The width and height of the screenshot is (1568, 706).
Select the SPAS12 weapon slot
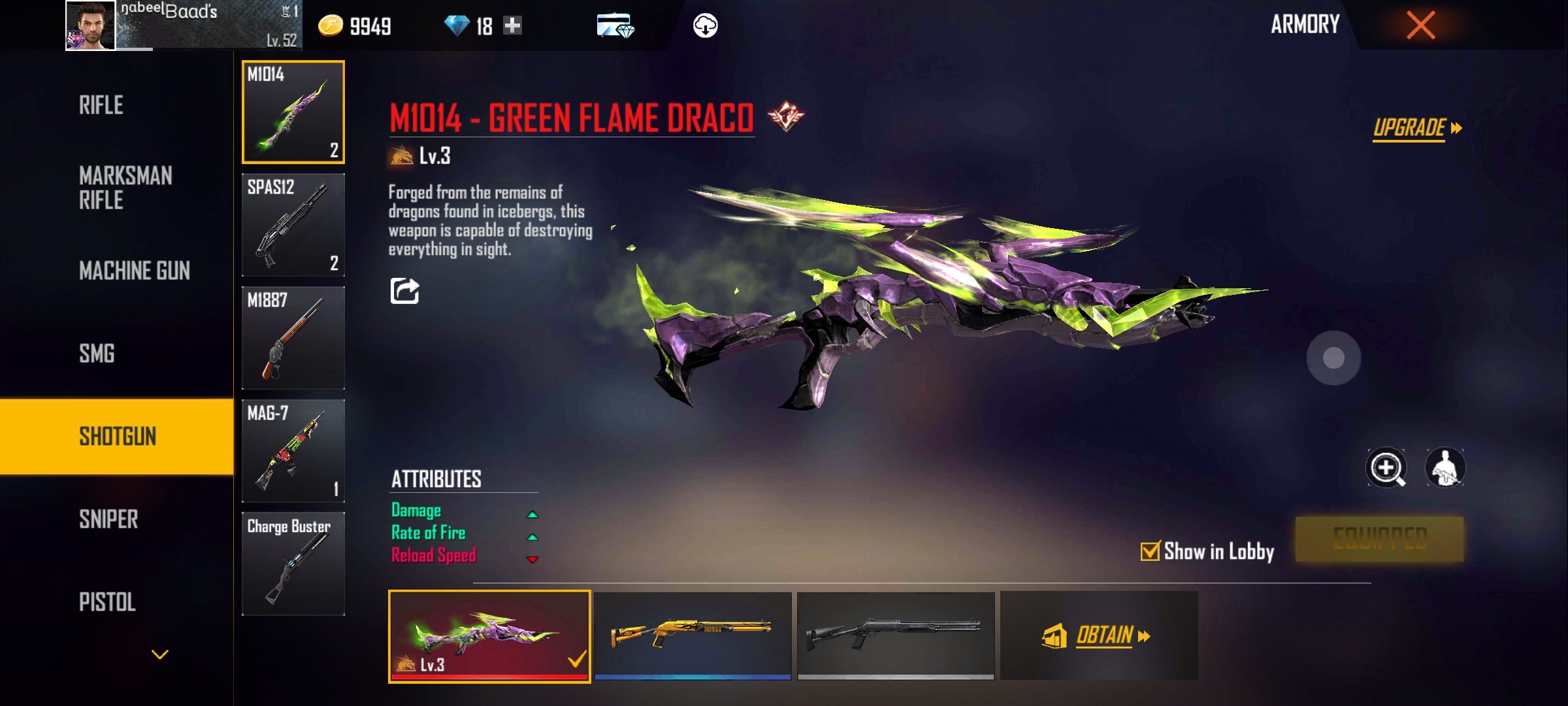[x=293, y=225]
